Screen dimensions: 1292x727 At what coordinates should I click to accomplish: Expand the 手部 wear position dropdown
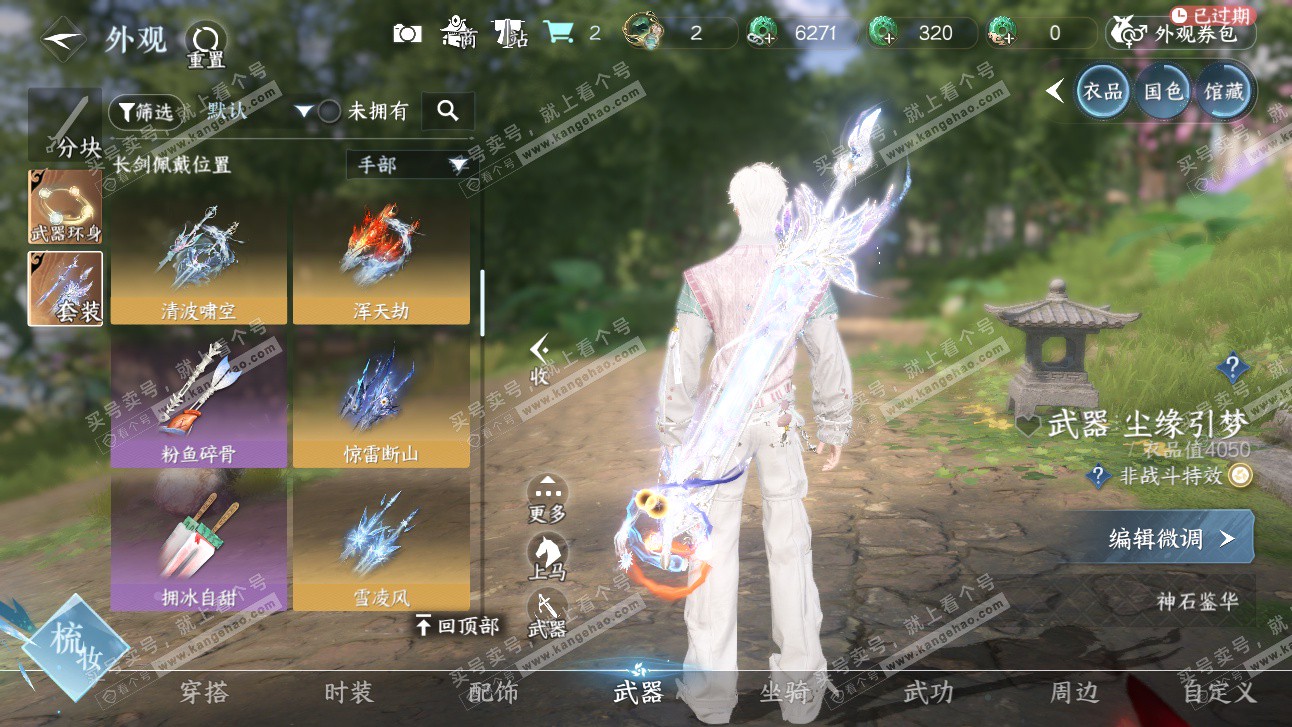409,164
